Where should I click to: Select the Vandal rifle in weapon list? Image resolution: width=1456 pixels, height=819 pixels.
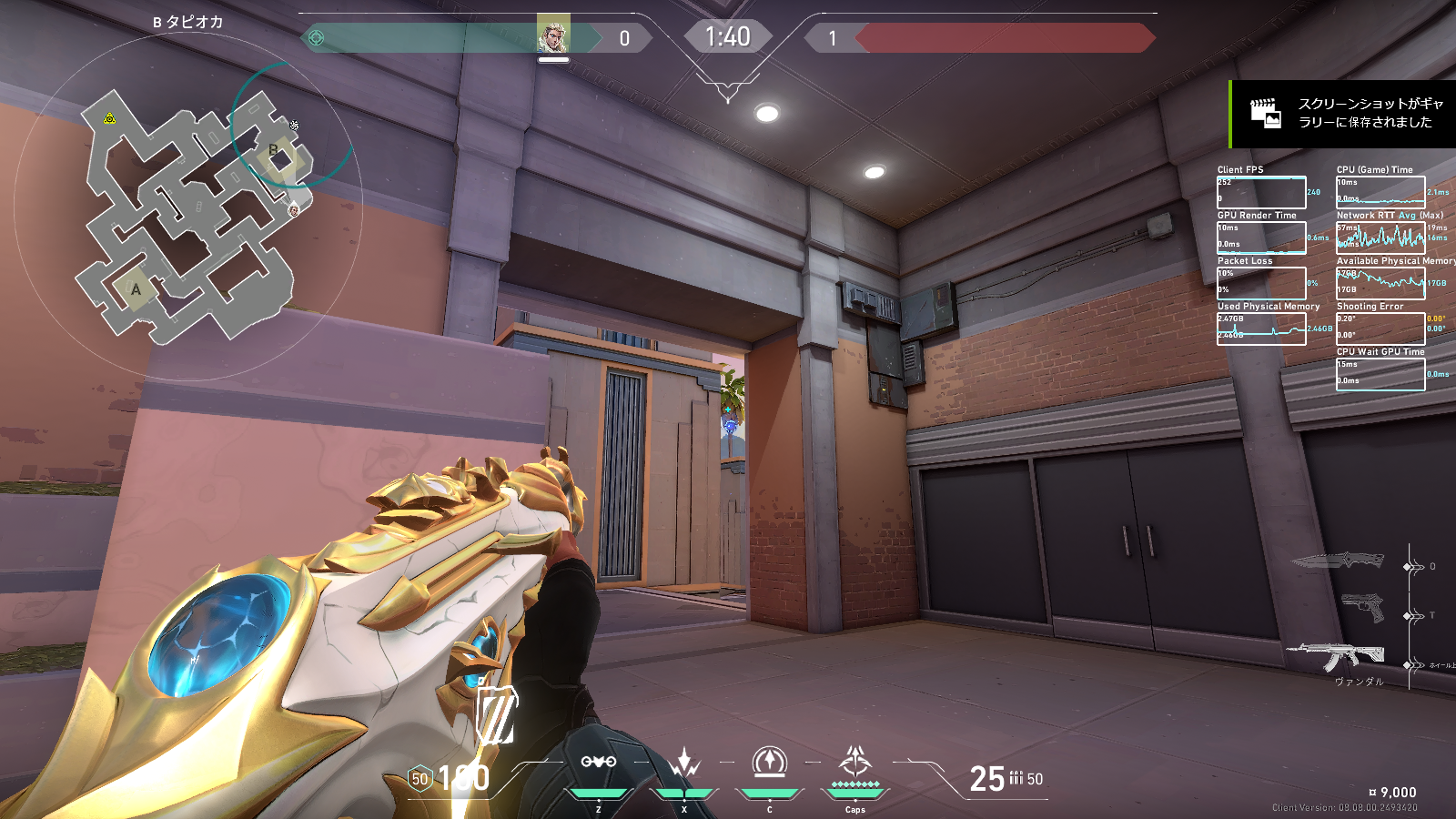pos(1336,655)
